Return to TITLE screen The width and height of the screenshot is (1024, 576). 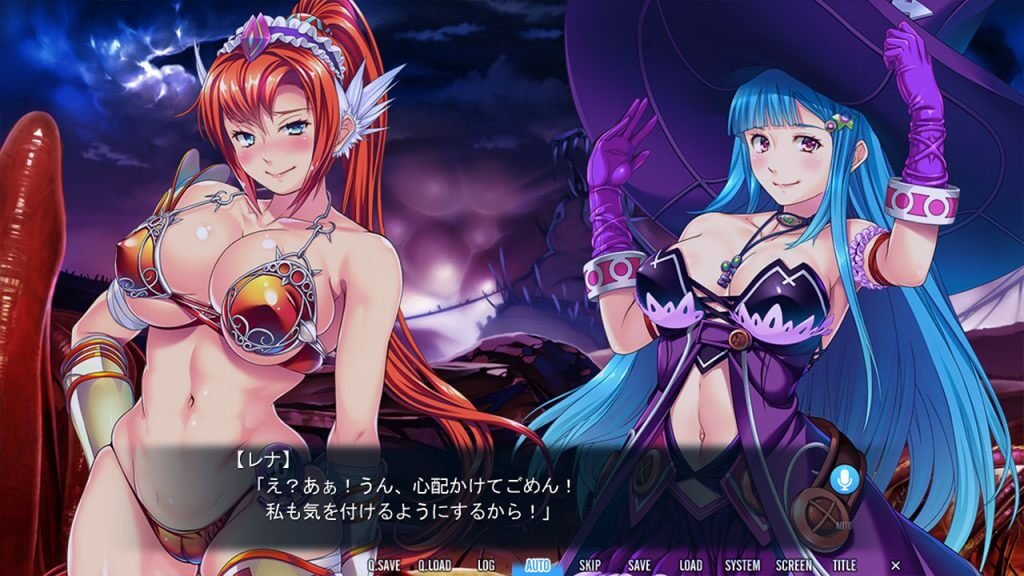coord(845,565)
